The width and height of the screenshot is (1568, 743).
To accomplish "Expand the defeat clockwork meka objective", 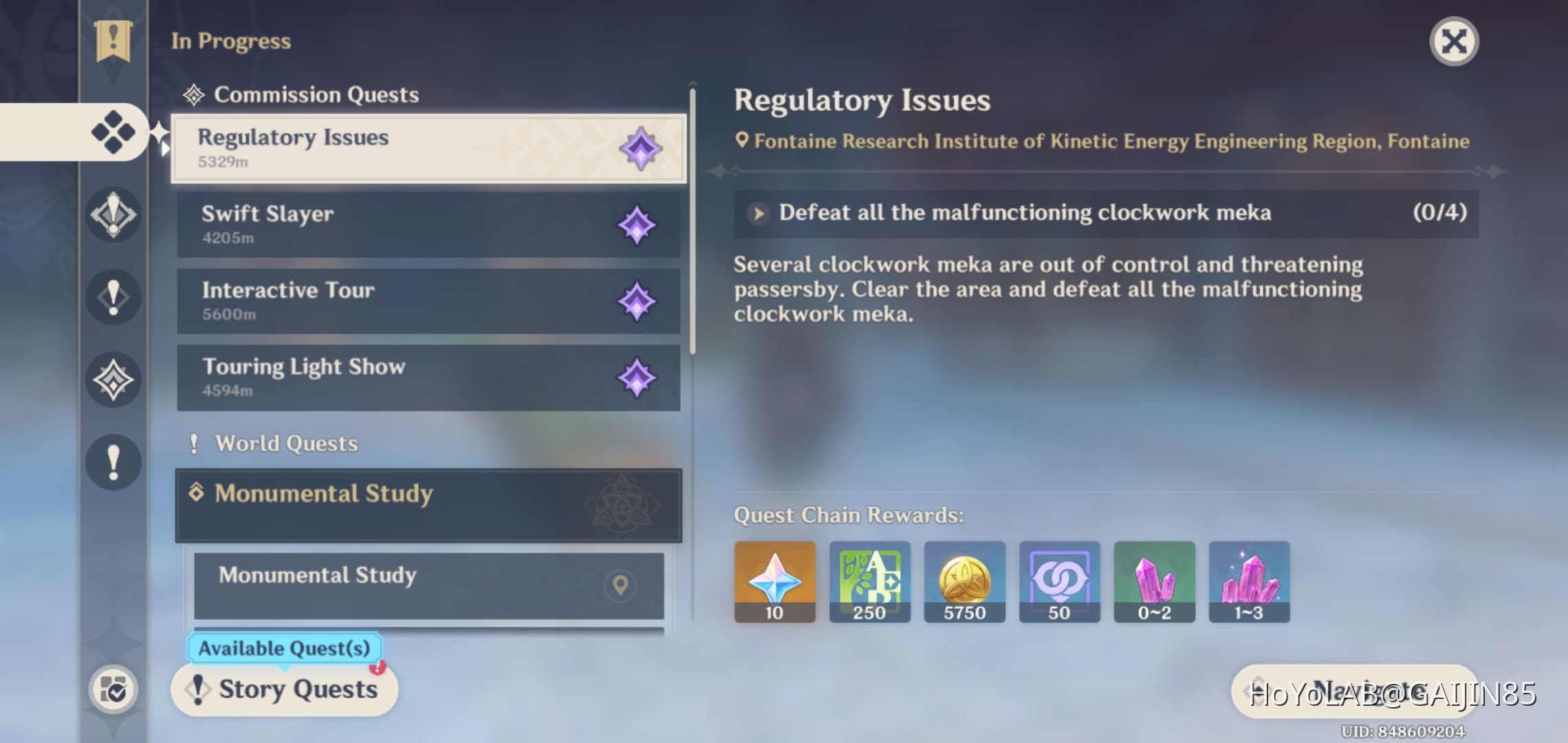I will (759, 213).
